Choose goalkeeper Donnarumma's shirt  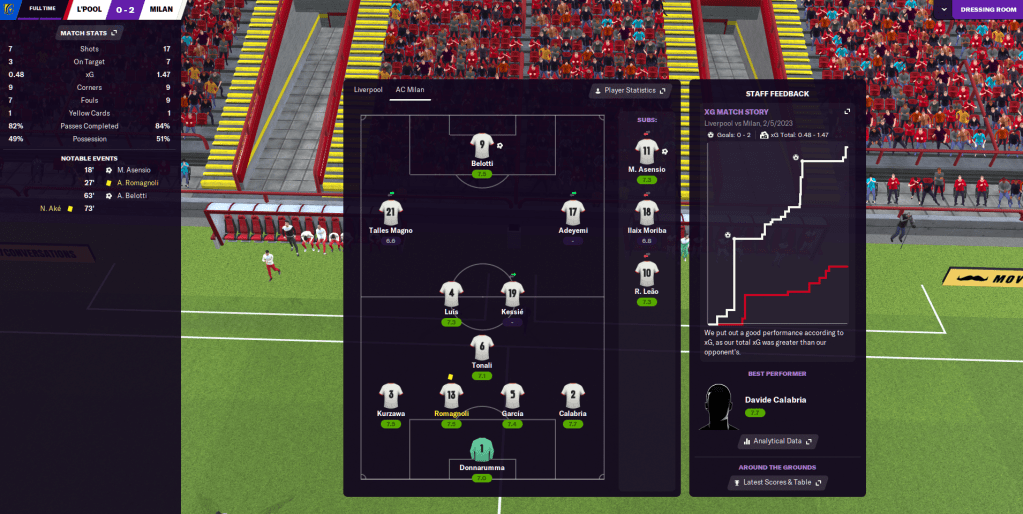[x=482, y=451]
